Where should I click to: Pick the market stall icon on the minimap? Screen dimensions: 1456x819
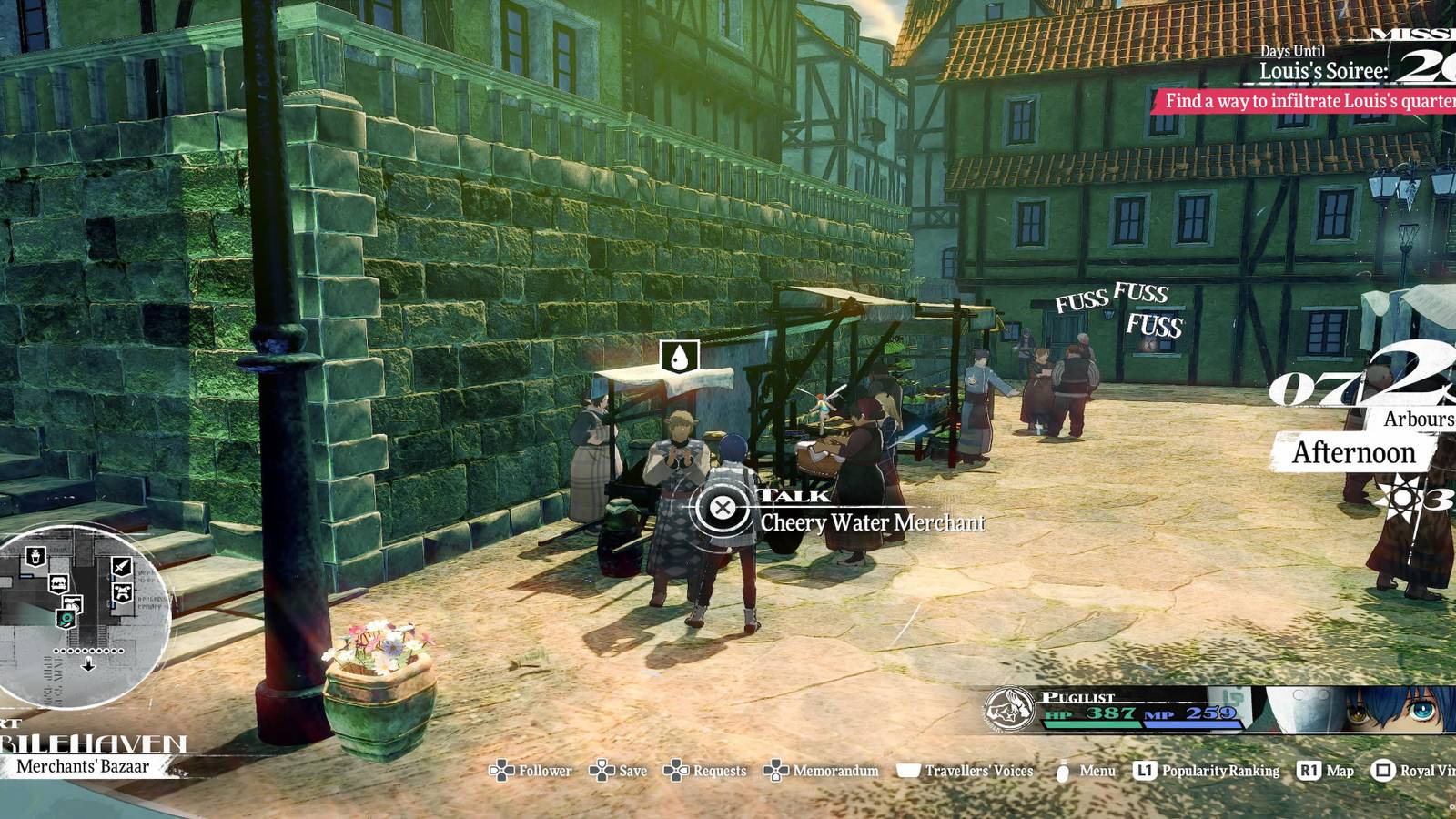pyautogui.click(x=58, y=584)
